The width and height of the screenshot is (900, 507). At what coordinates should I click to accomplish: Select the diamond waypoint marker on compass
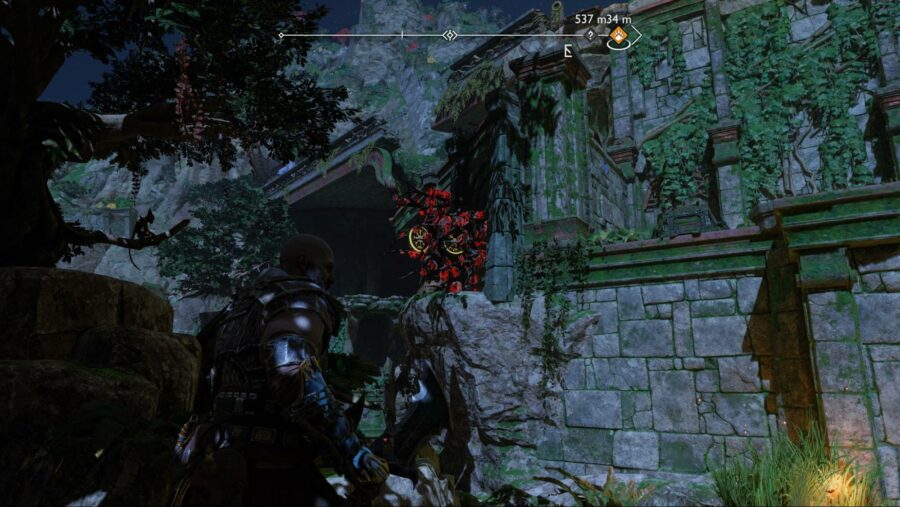[x=450, y=35]
